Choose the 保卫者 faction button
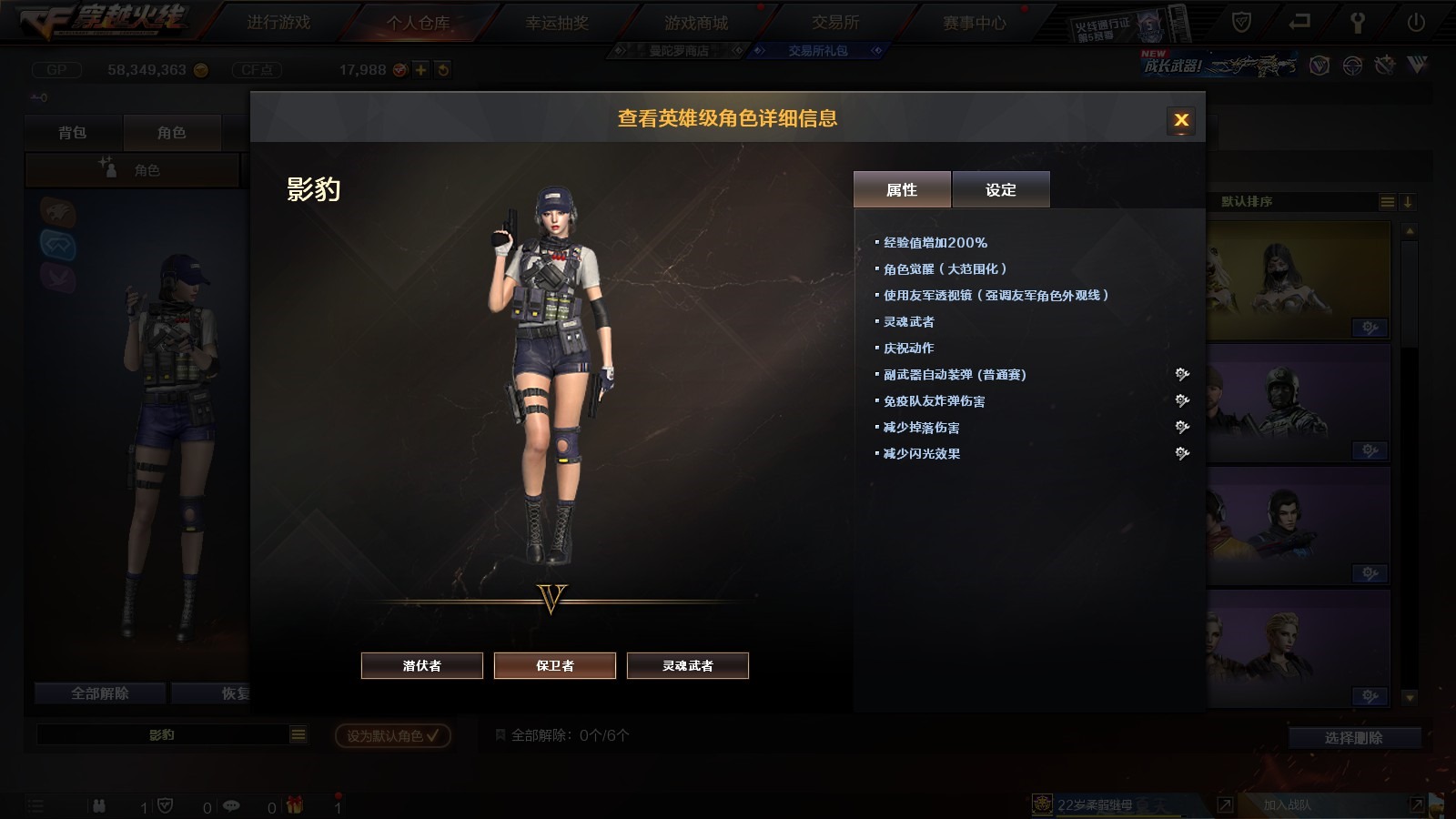 coord(555,665)
